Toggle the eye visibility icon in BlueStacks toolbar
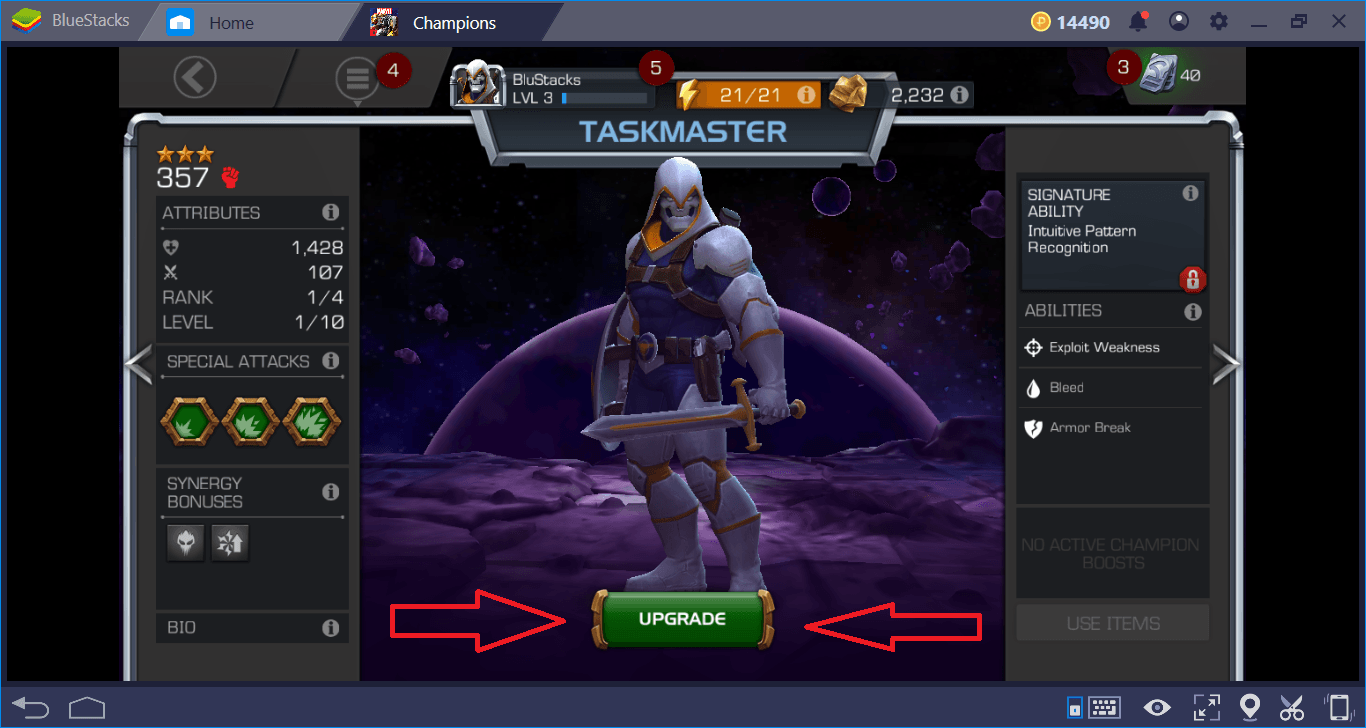 point(1157,707)
